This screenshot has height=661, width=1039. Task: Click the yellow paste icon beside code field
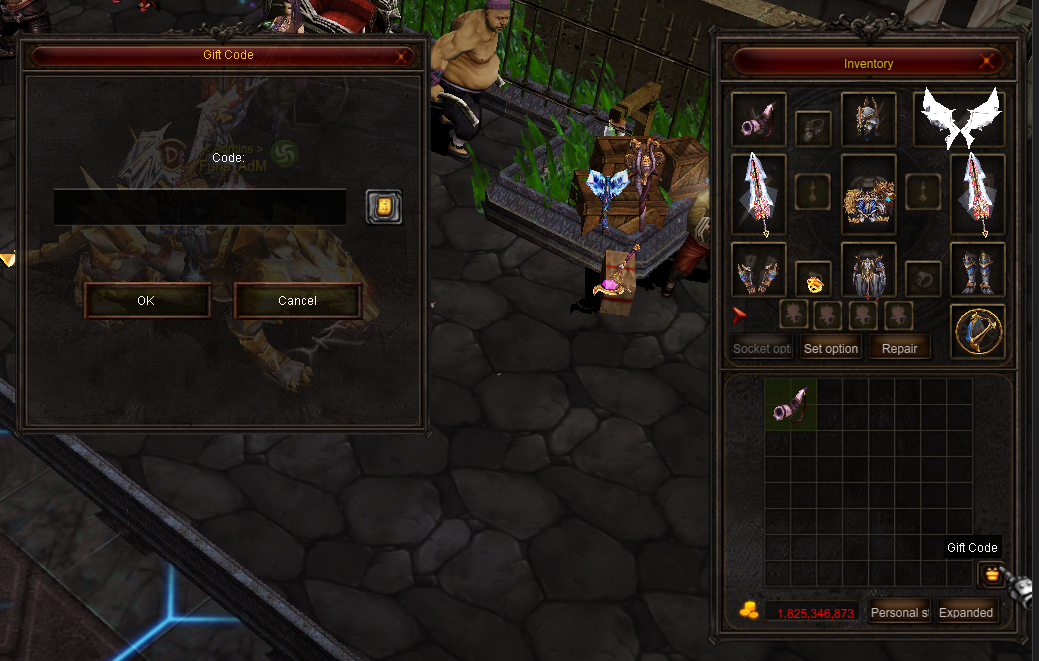[x=383, y=207]
